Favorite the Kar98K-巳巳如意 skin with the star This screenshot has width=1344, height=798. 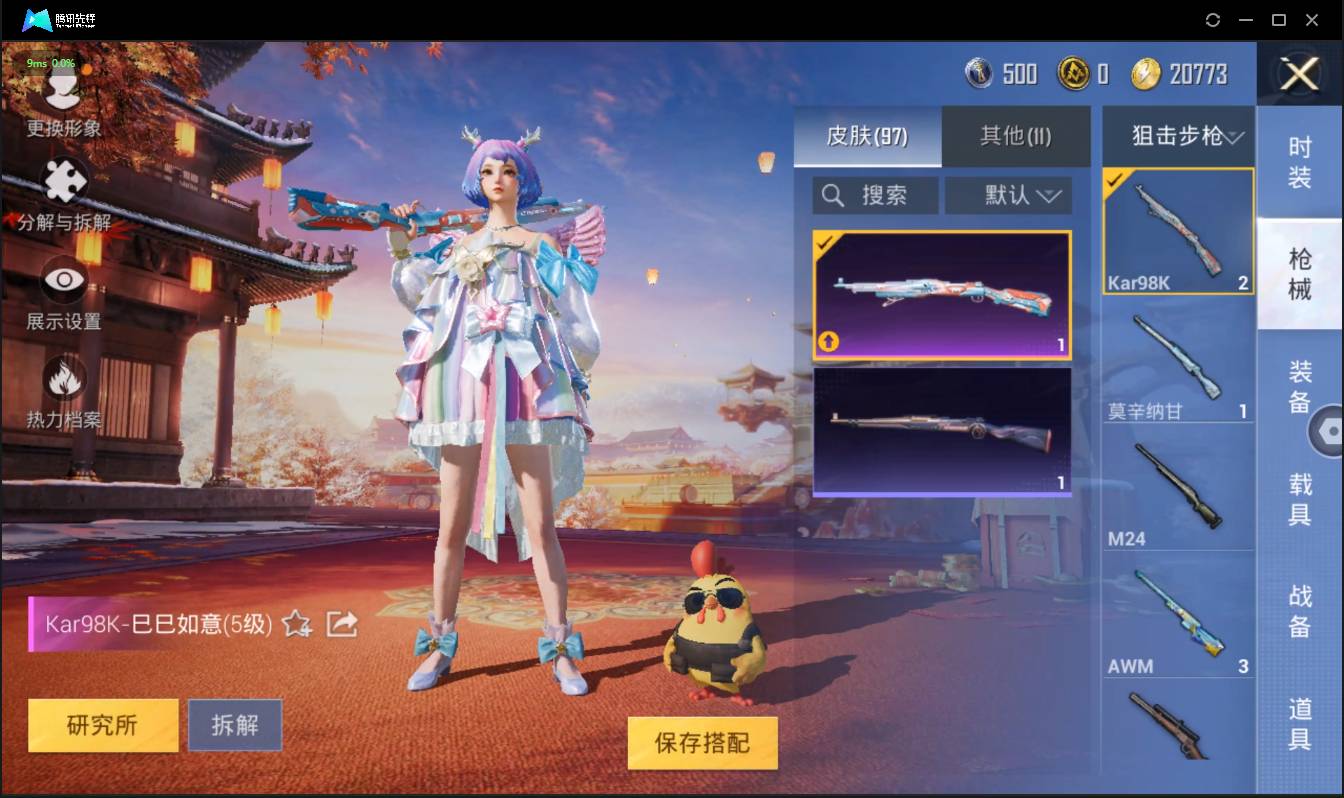tap(295, 626)
